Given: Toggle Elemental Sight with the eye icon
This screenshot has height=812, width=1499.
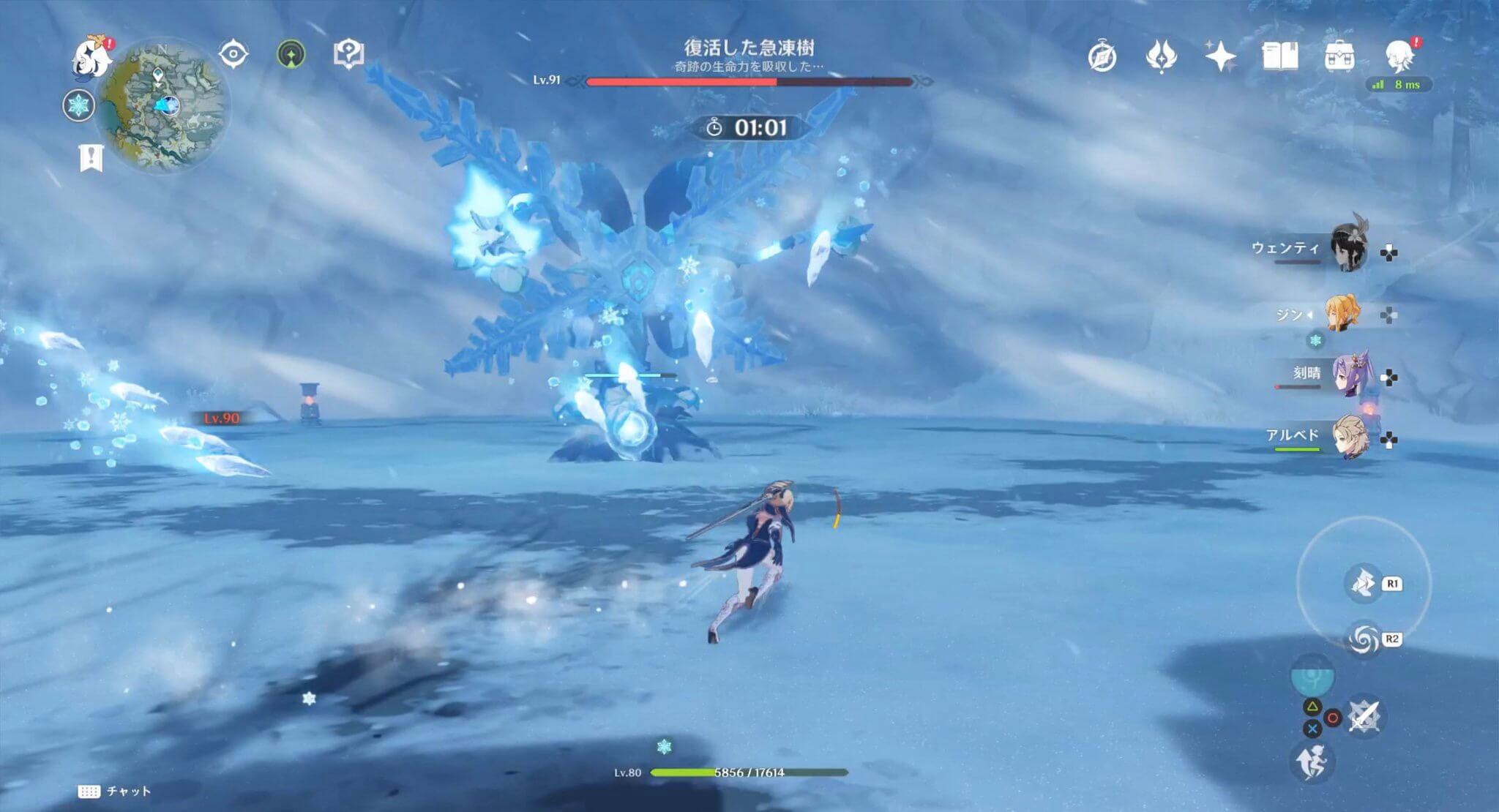Looking at the screenshot, I should tap(233, 53).
